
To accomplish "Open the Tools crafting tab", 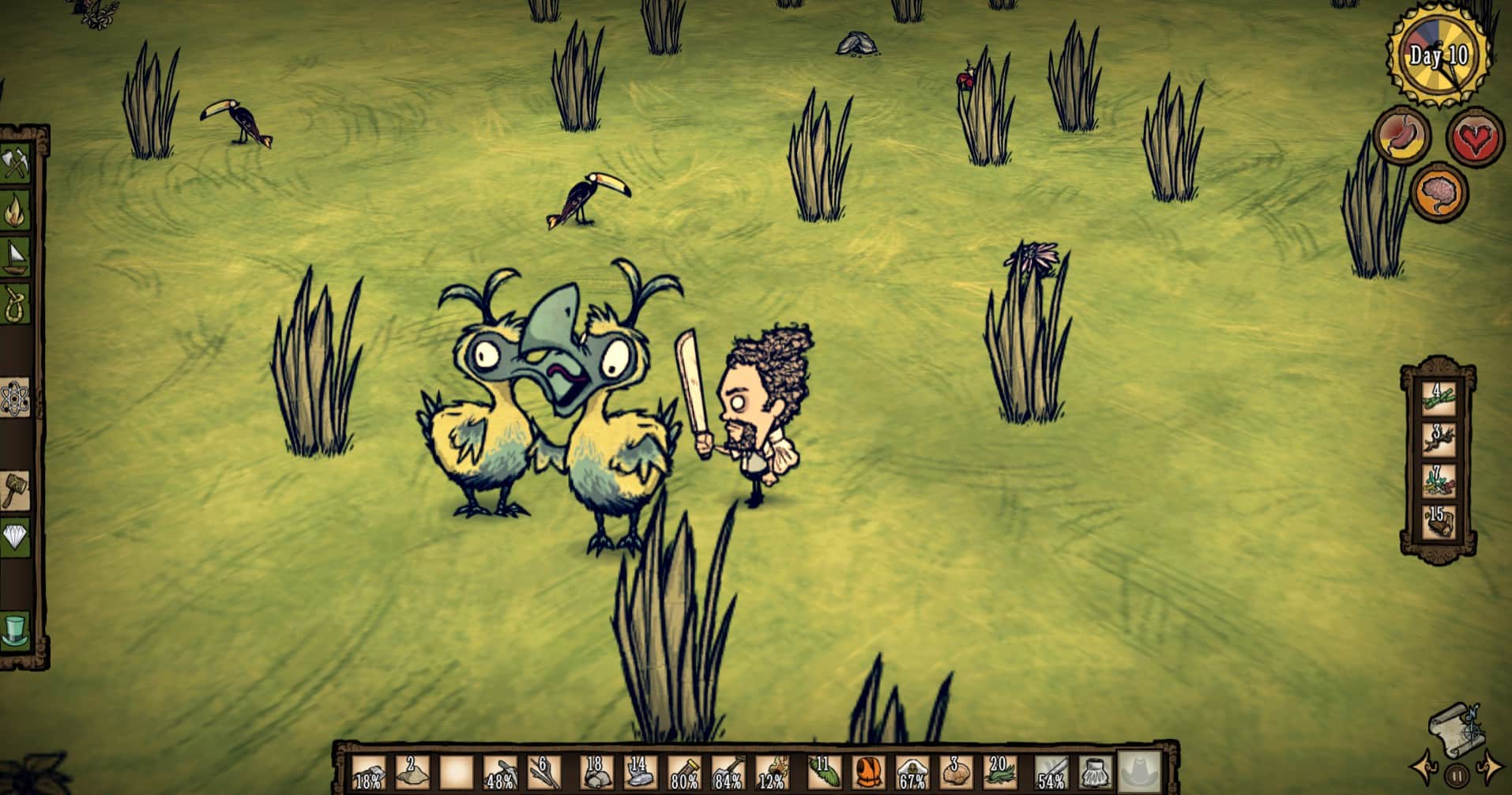I will (x=16, y=164).
